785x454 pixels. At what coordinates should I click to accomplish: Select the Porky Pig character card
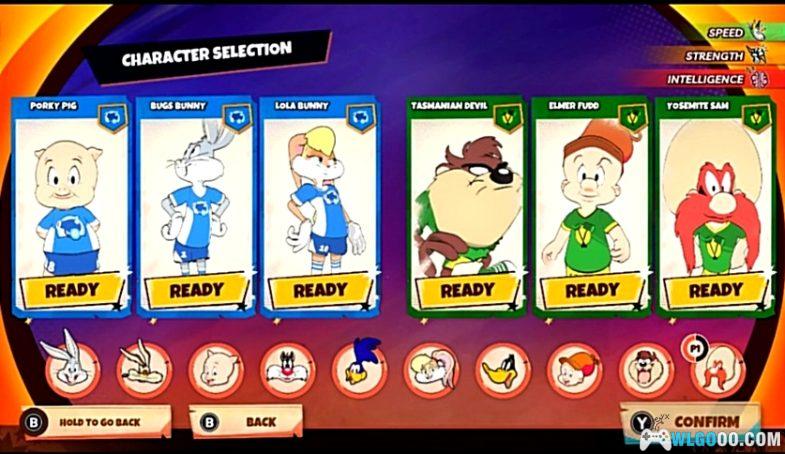70,203
